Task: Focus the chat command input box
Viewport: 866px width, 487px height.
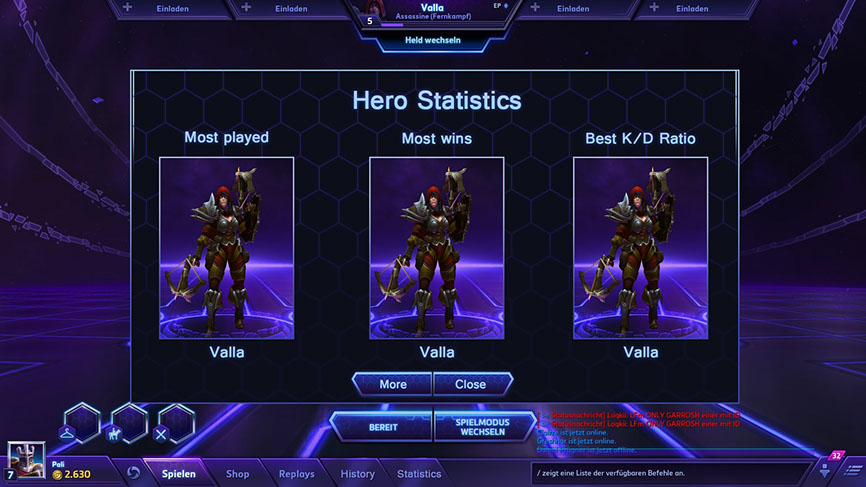Action: pyautogui.click(x=670, y=473)
